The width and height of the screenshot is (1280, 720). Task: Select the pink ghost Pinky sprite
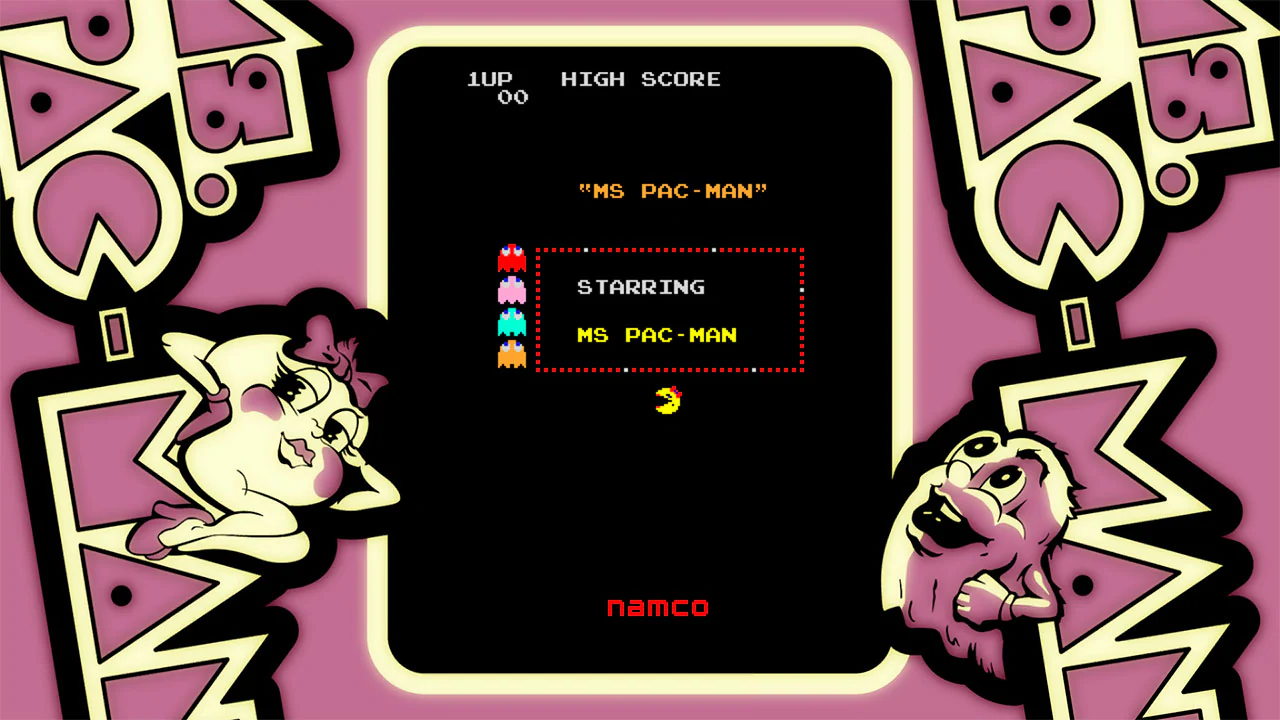point(511,290)
